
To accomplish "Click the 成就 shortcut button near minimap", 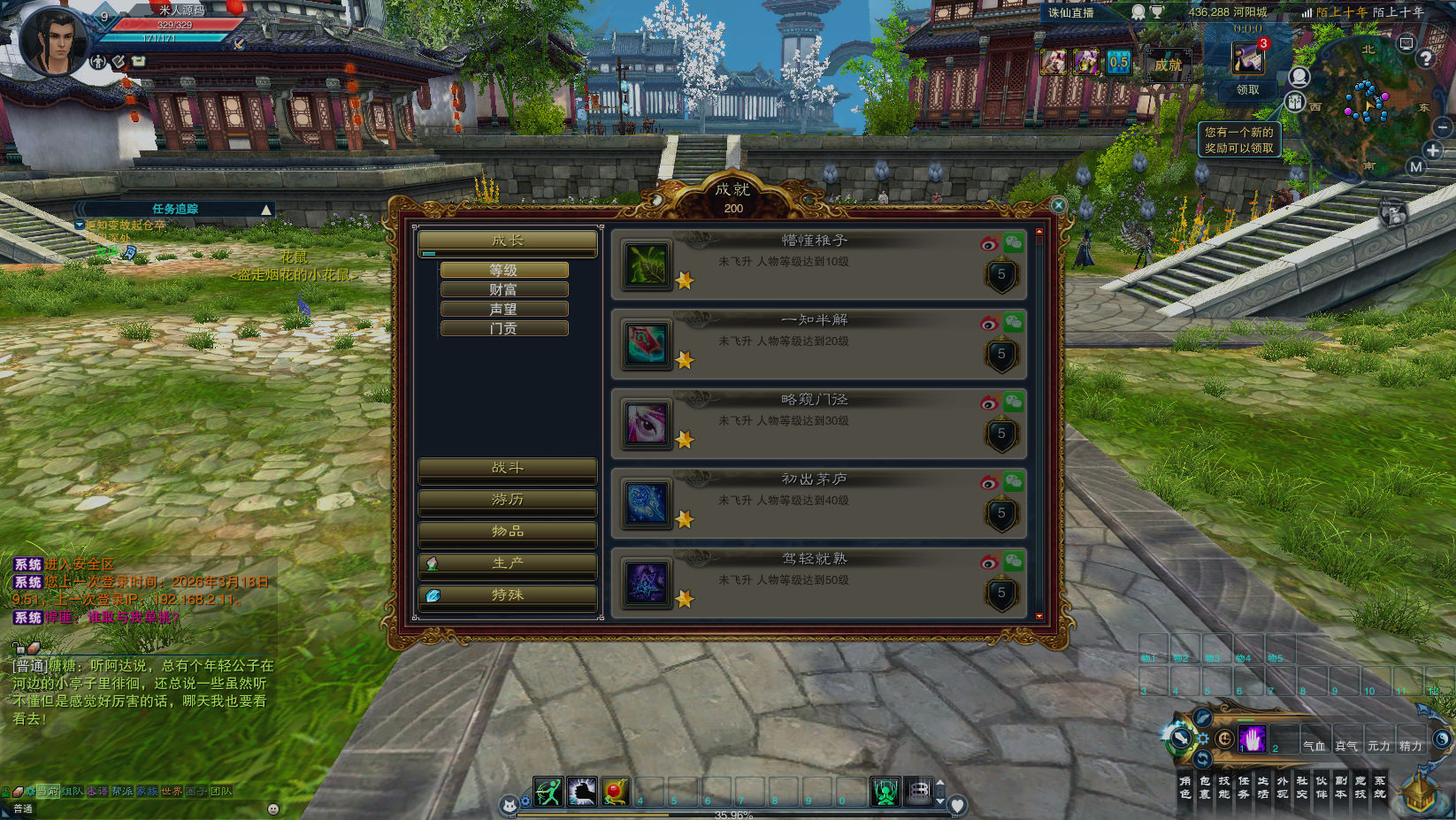I will (x=1168, y=65).
